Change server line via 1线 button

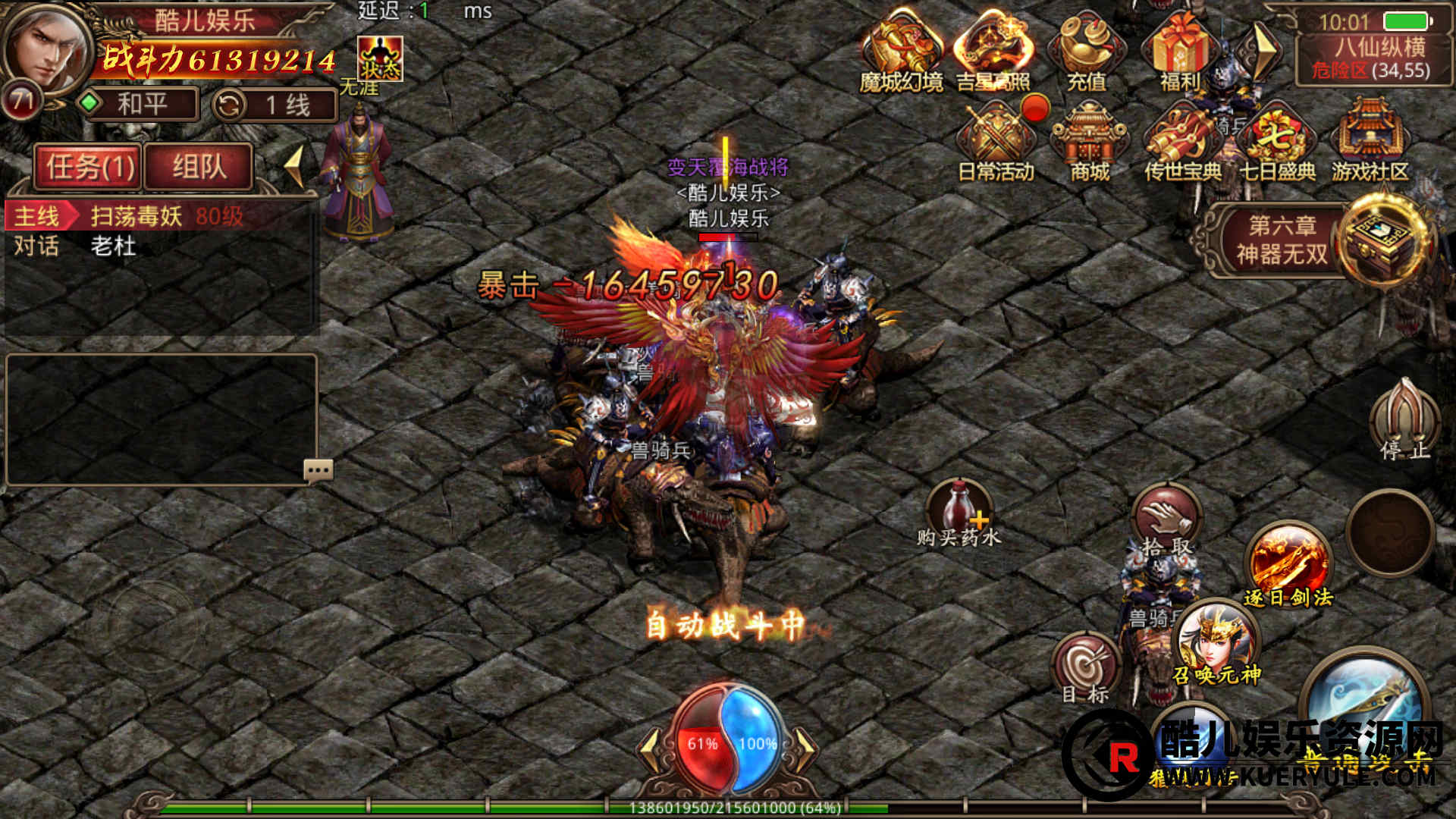click(275, 105)
